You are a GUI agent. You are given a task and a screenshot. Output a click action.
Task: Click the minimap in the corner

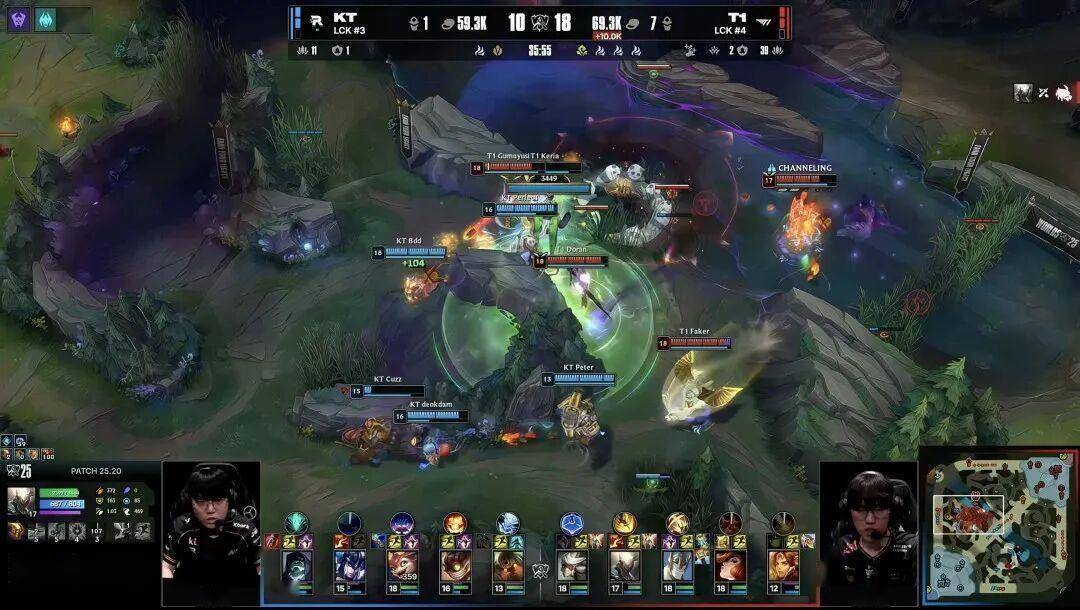tap(999, 529)
